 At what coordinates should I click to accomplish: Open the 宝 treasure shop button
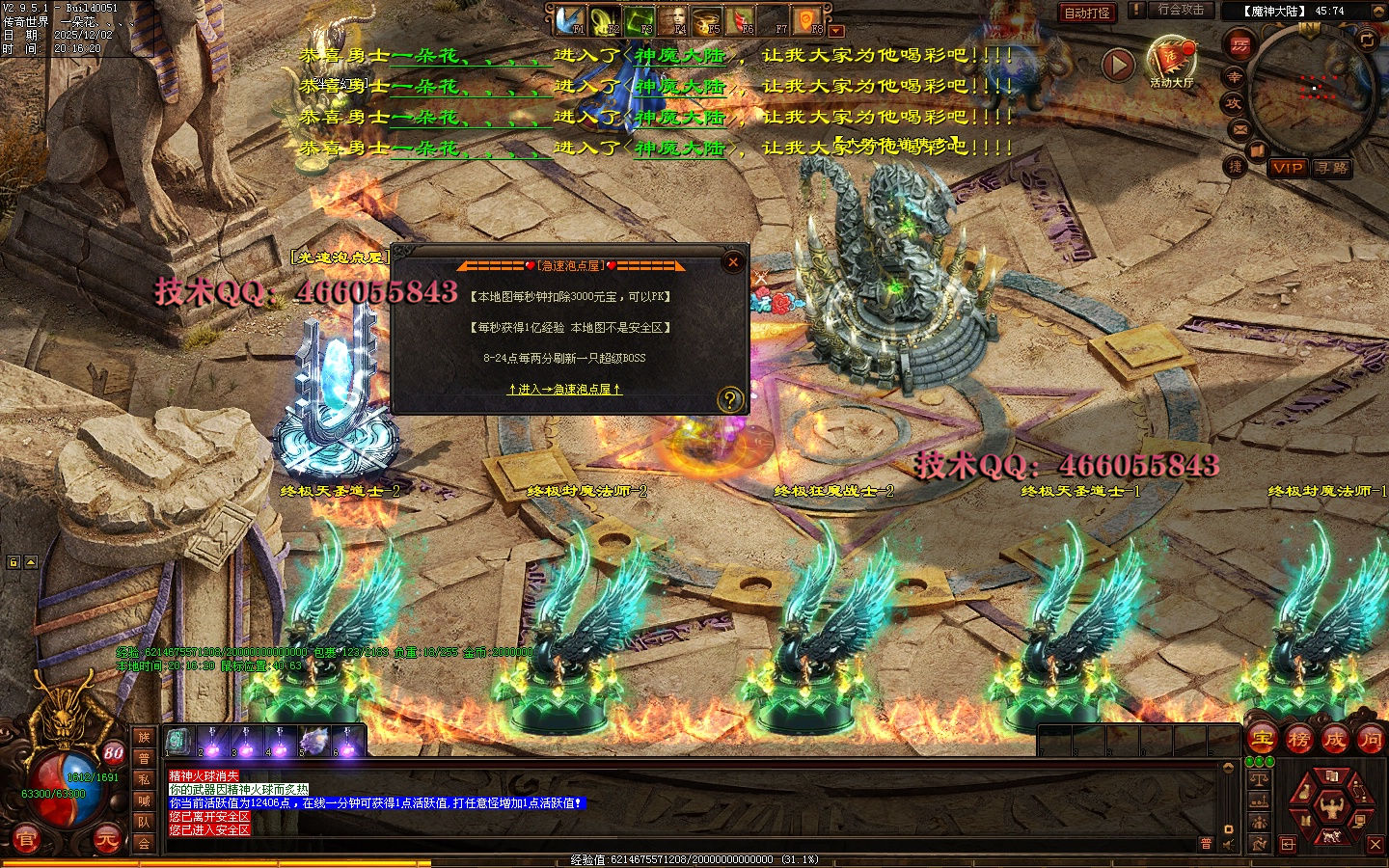(1263, 740)
